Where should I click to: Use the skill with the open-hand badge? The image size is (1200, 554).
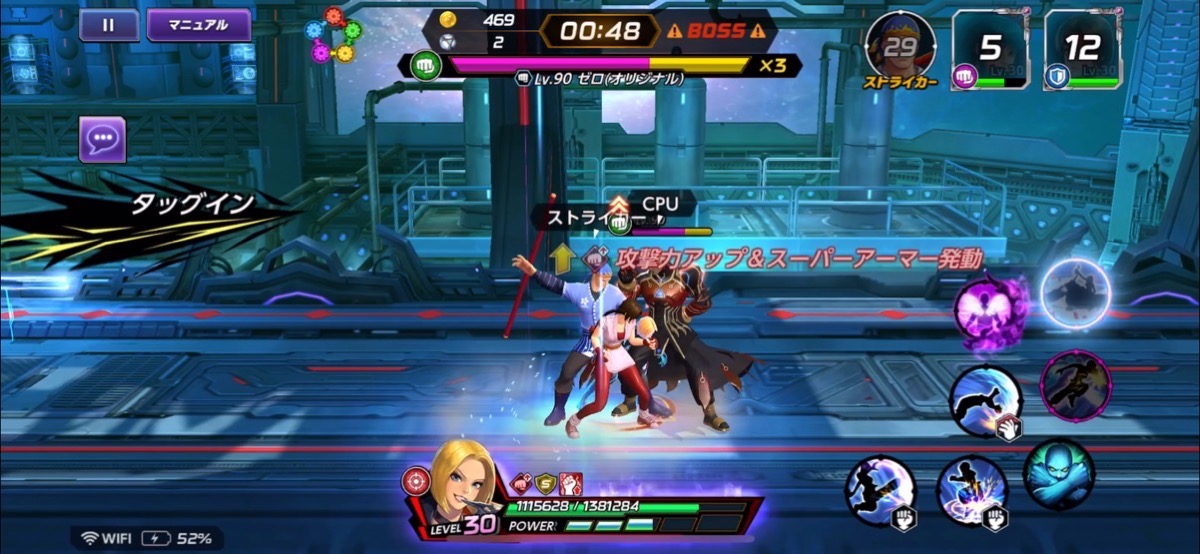point(985,402)
